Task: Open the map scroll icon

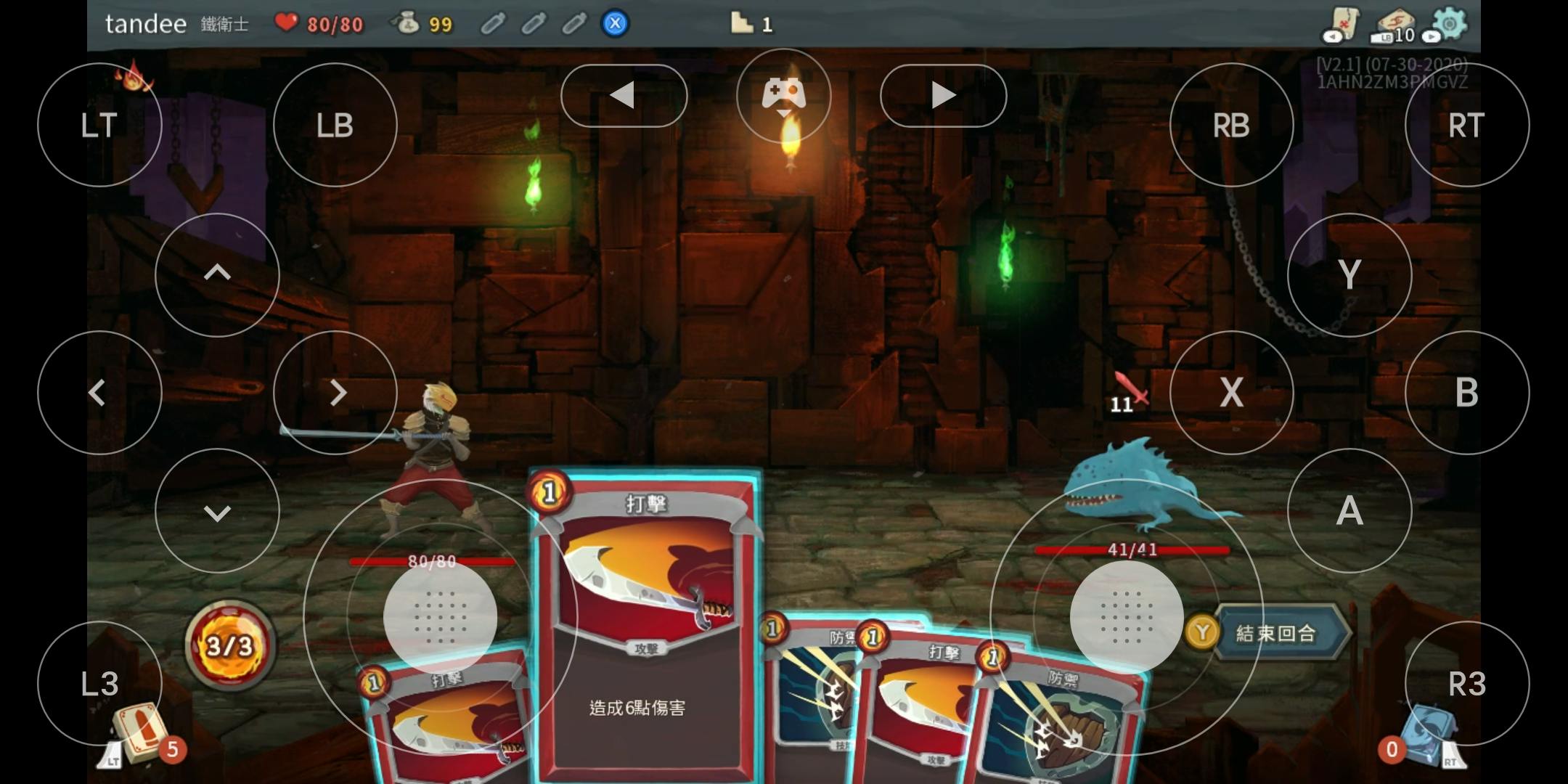Action: 1342,24
